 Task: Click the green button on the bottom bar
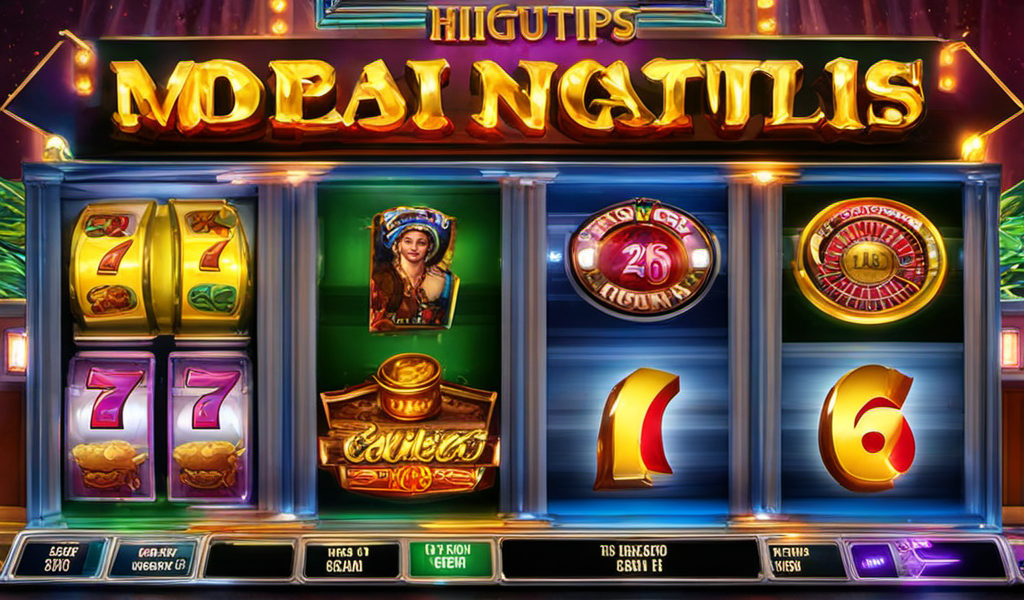[450, 559]
